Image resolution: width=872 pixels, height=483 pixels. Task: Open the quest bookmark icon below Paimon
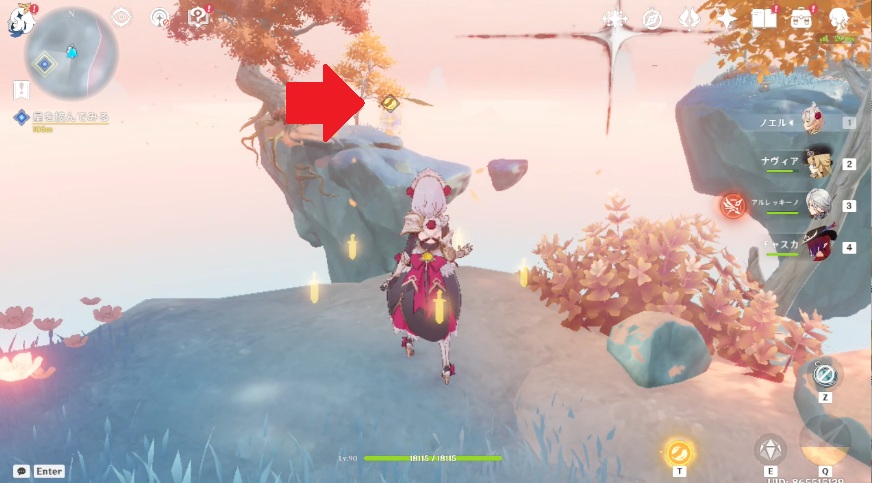[21, 90]
